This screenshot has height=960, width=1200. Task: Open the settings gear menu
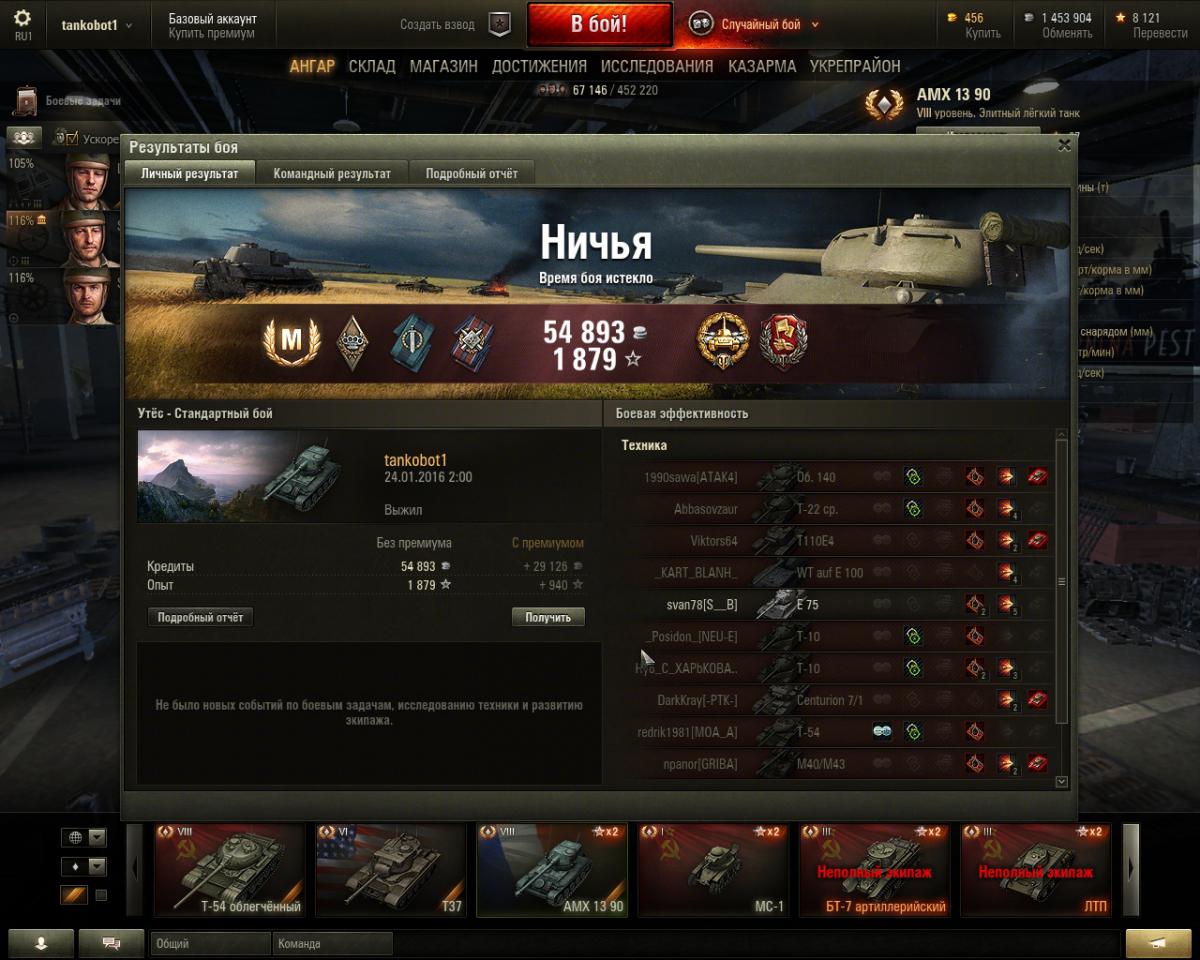[22, 19]
